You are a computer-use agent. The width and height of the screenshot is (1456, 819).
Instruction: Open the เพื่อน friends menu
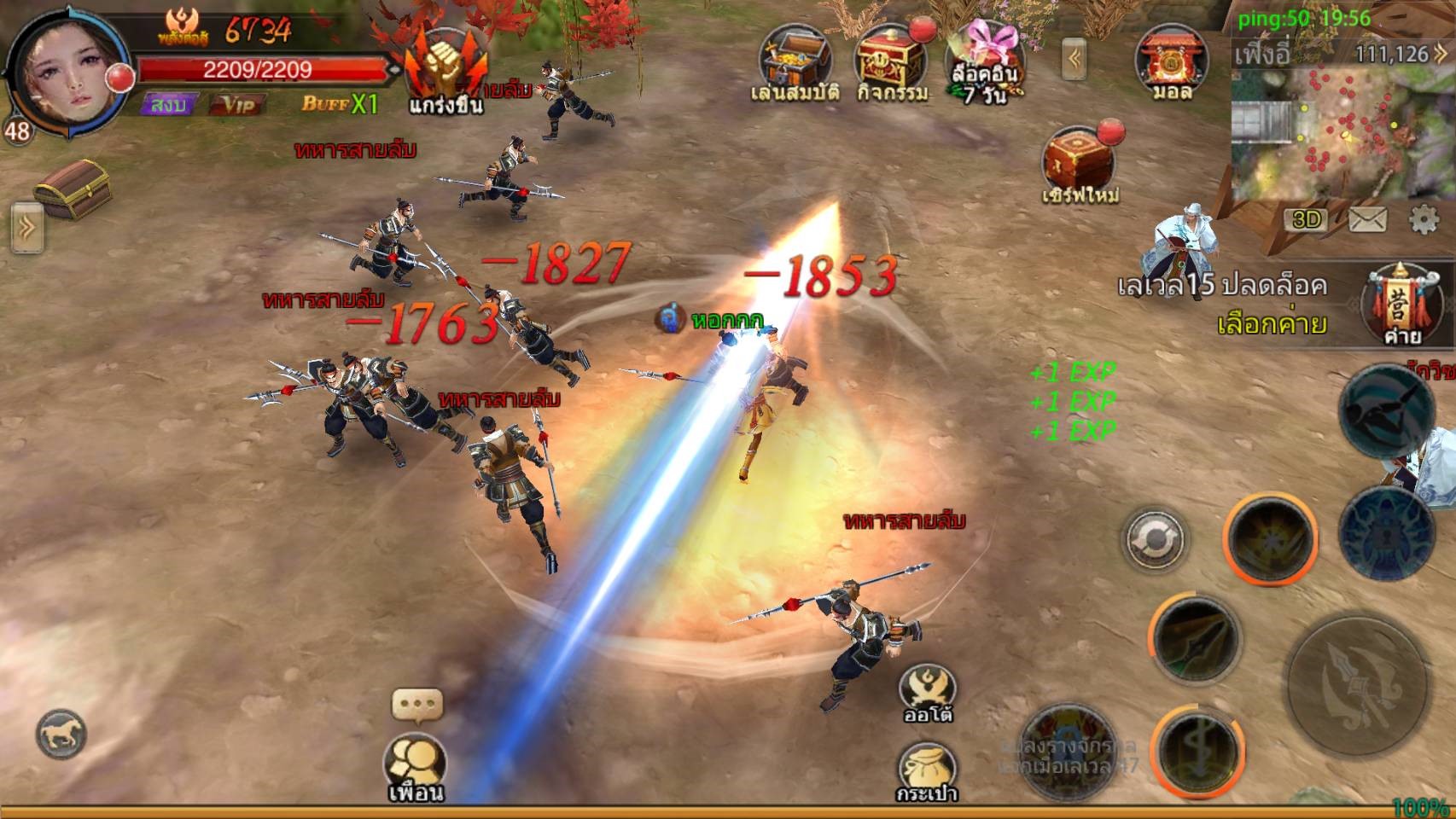coord(415,764)
